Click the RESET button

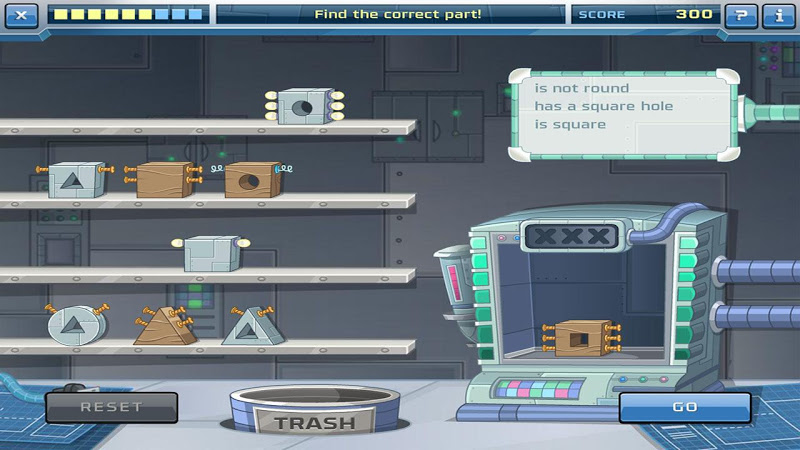click(x=111, y=407)
